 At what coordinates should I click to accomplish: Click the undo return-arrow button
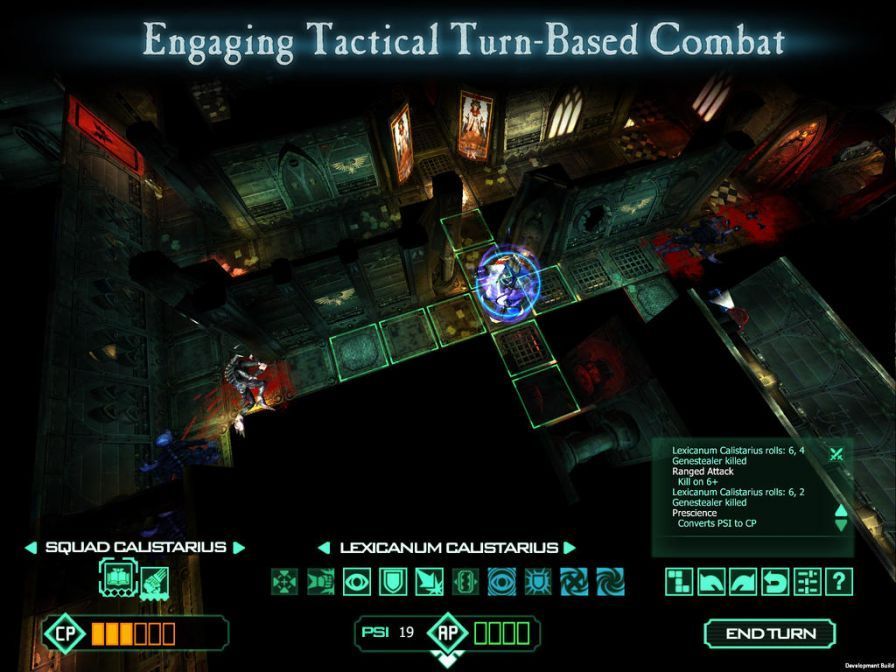coord(775,581)
